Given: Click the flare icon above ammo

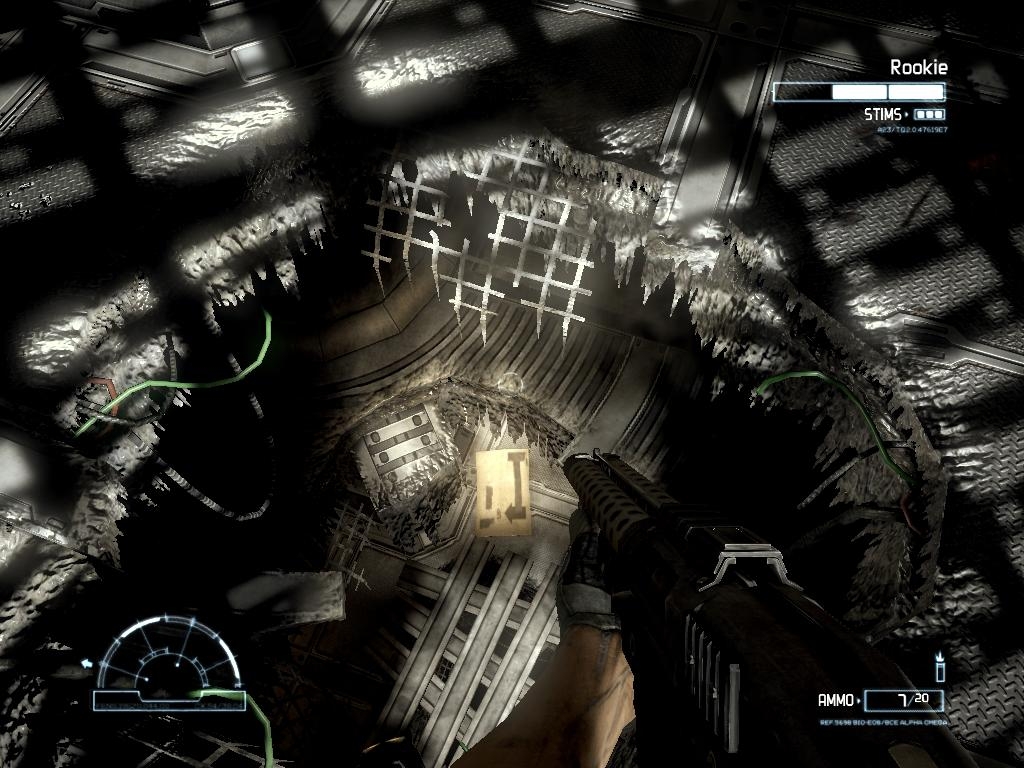Looking at the screenshot, I should (x=940, y=667).
